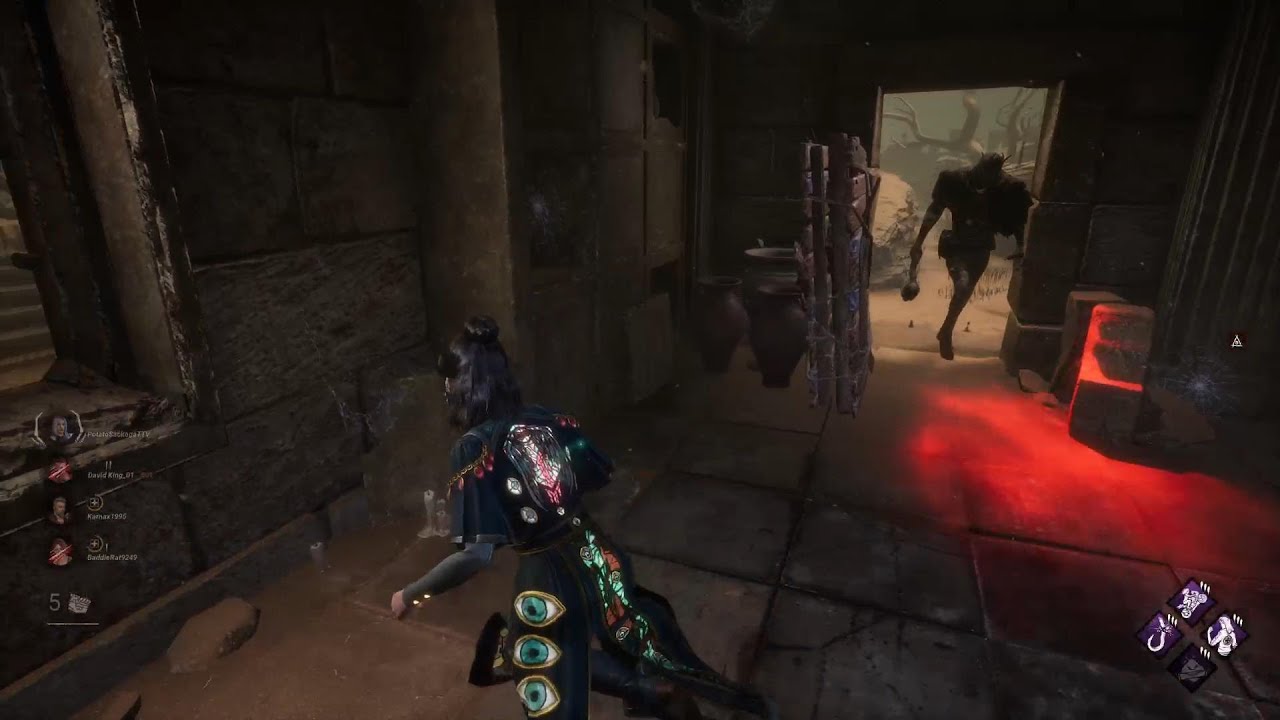
Task: Select the top perk in the diamond
Action: click(1192, 602)
